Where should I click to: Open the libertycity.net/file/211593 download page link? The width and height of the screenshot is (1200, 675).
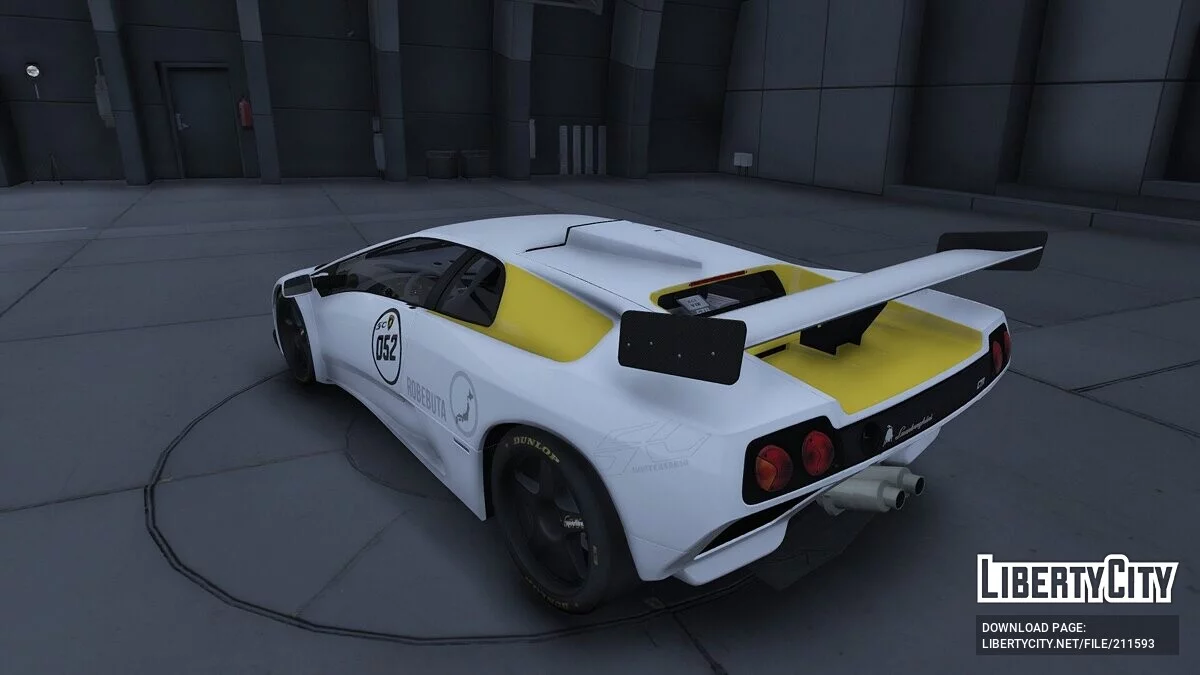pos(1068,643)
